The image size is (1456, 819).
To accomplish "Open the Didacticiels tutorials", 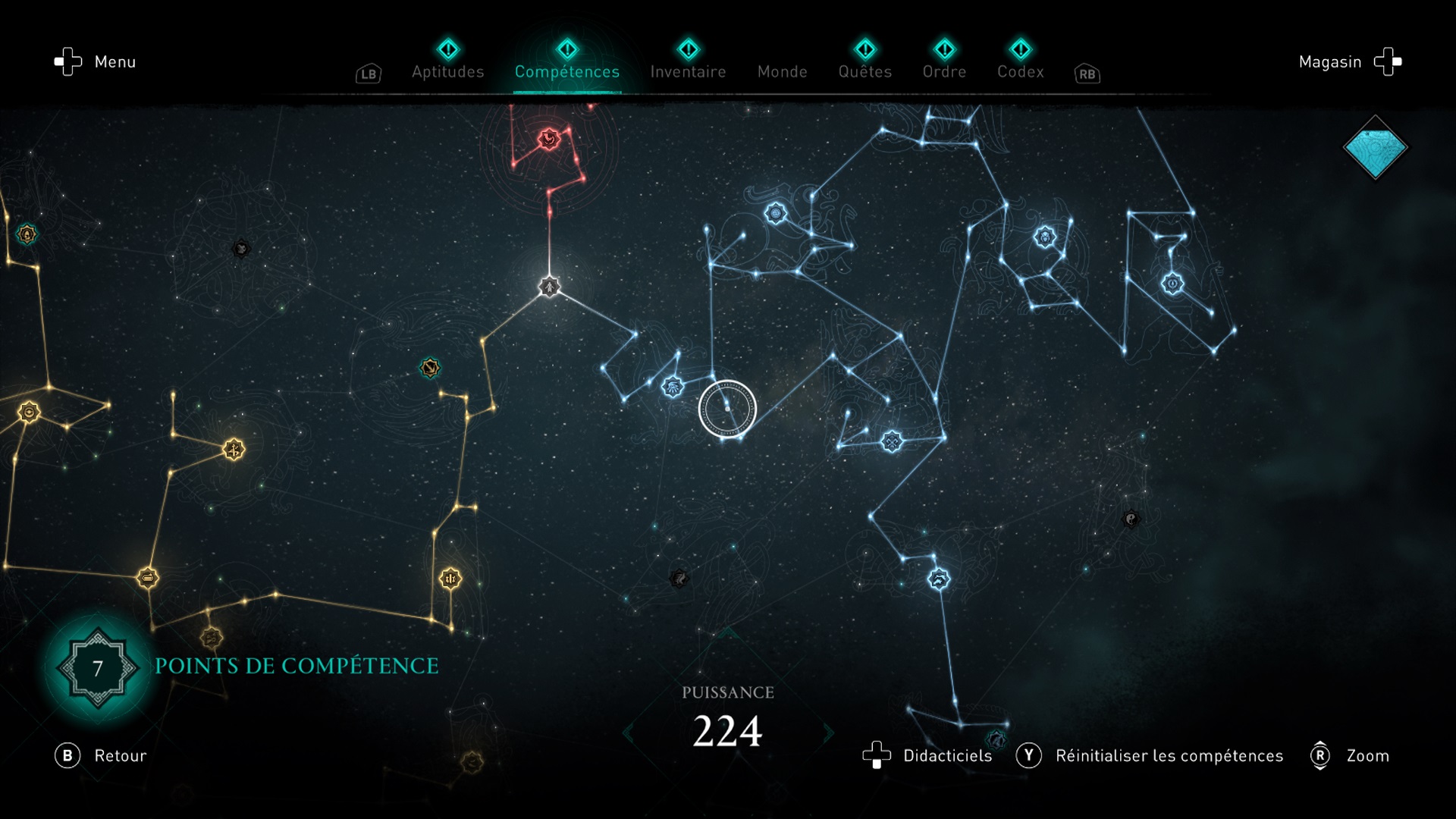I will (927, 755).
